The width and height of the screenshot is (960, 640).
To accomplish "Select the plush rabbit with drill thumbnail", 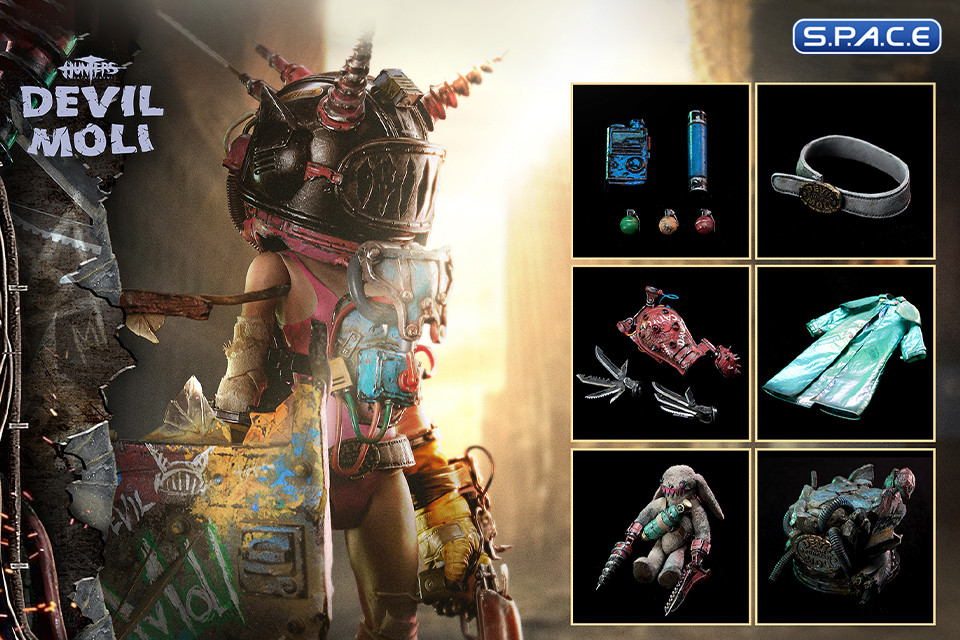I will coord(661,535).
